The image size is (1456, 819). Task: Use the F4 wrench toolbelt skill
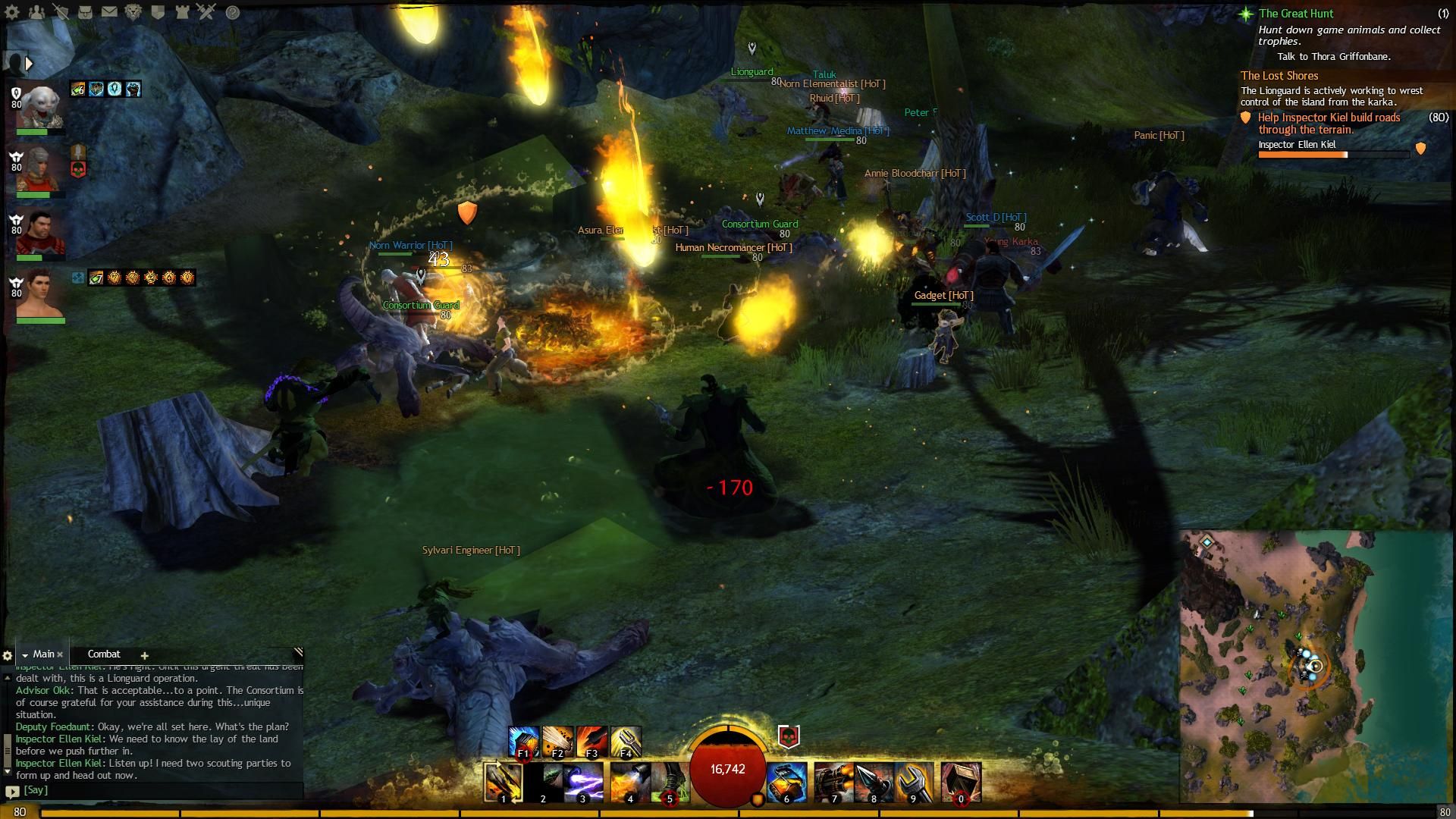(x=626, y=742)
